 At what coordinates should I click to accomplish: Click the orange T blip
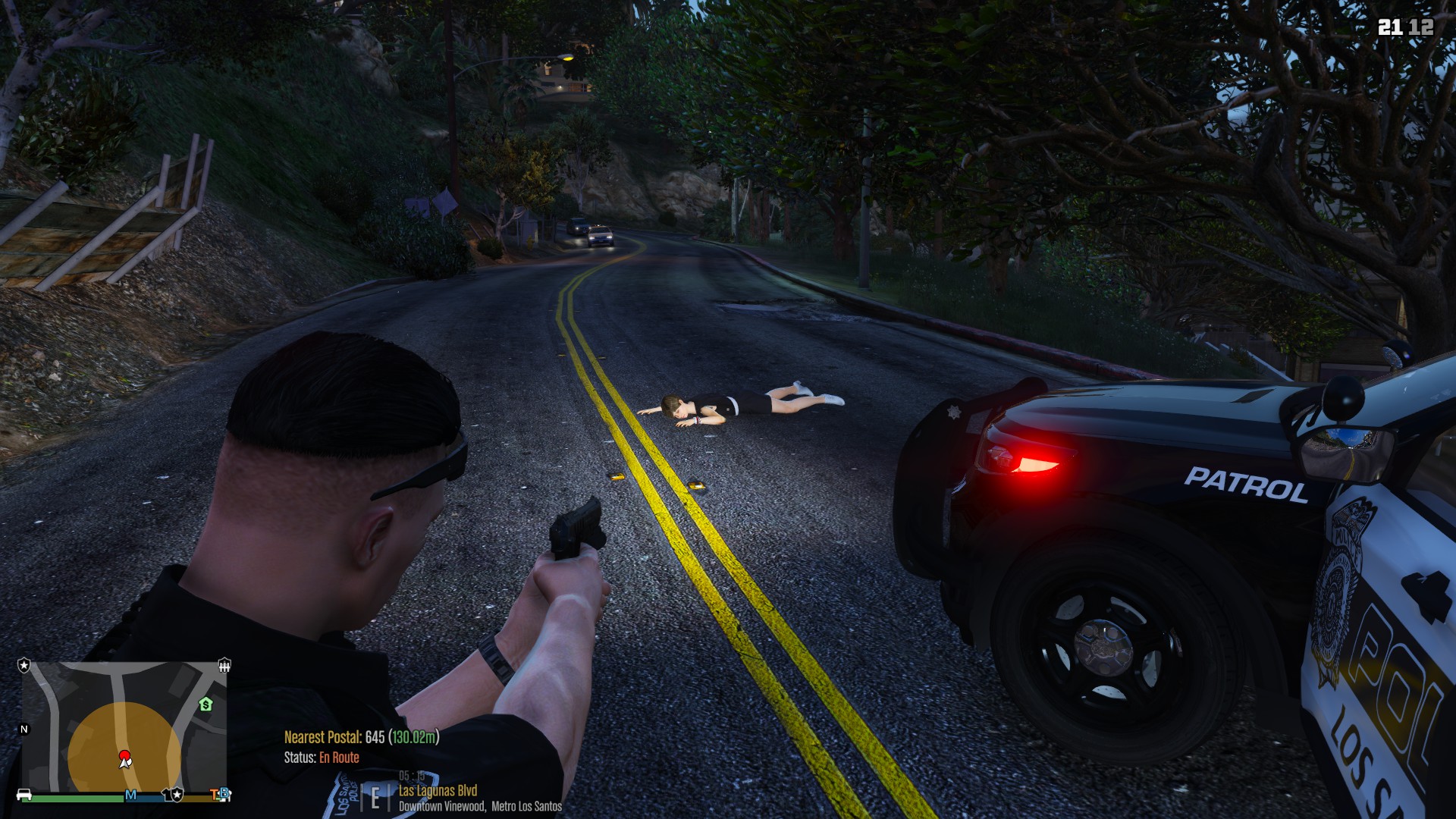click(x=215, y=794)
